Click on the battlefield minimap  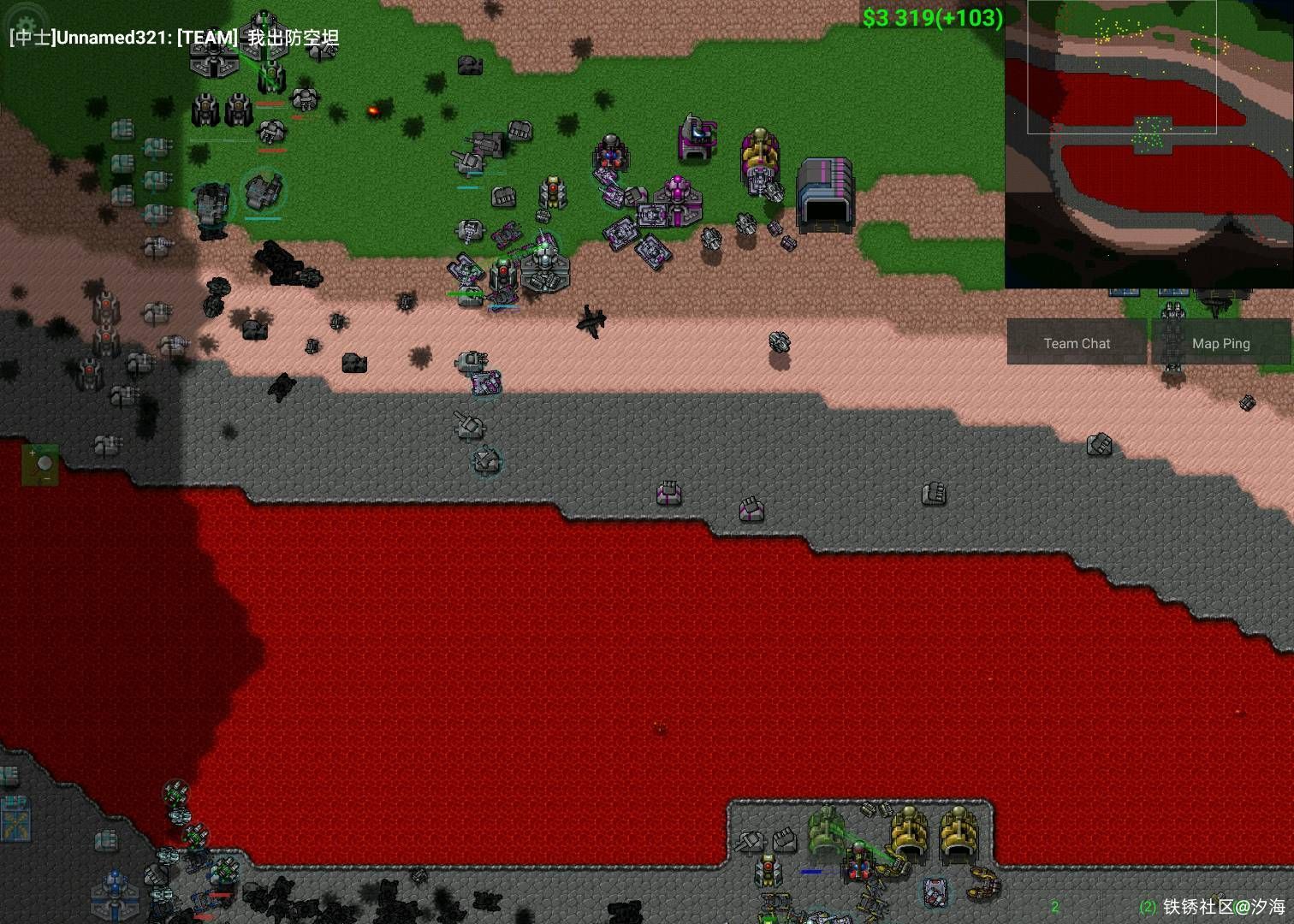pos(1149,145)
